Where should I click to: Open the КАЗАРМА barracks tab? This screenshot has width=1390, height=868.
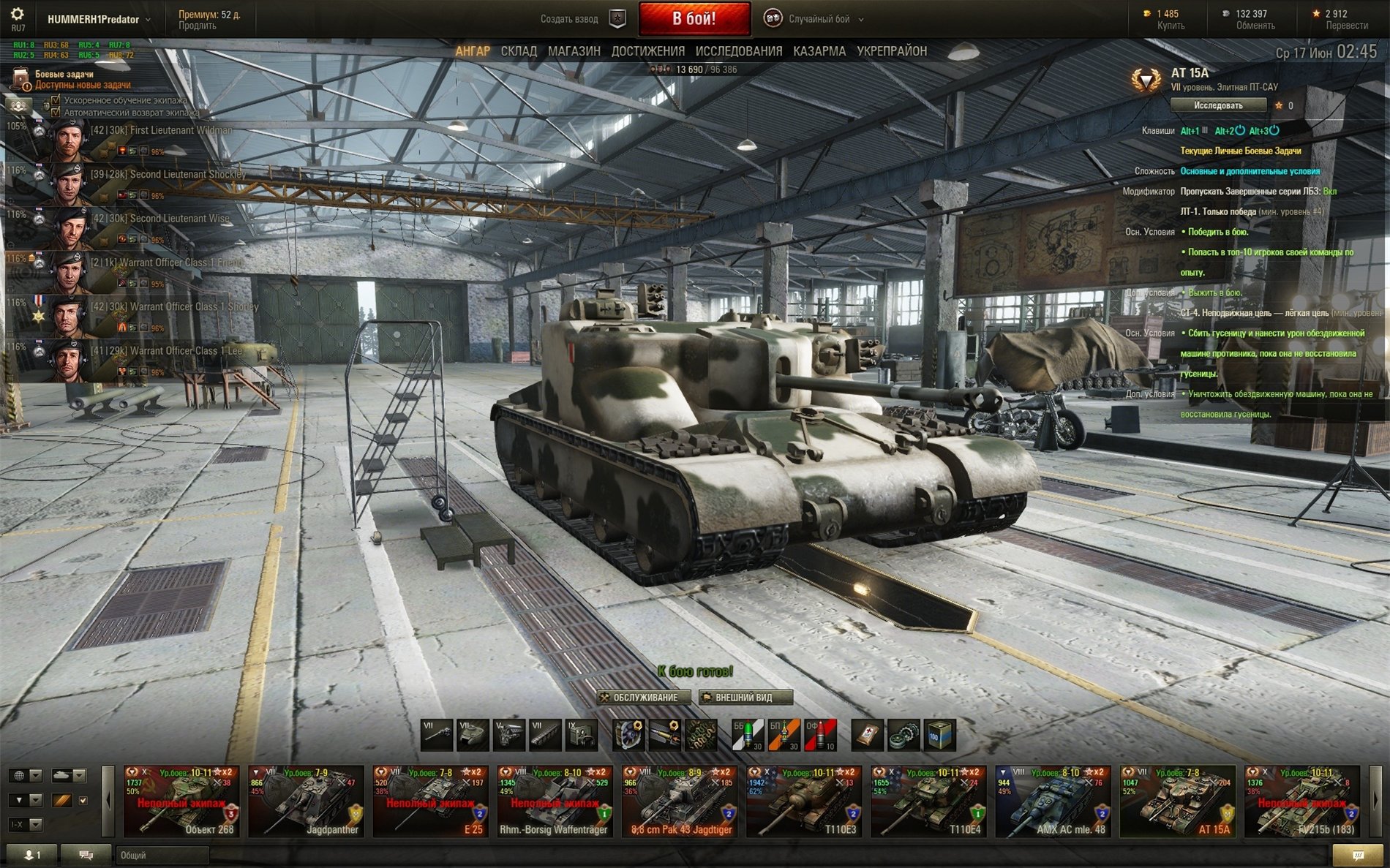point(819,51)
